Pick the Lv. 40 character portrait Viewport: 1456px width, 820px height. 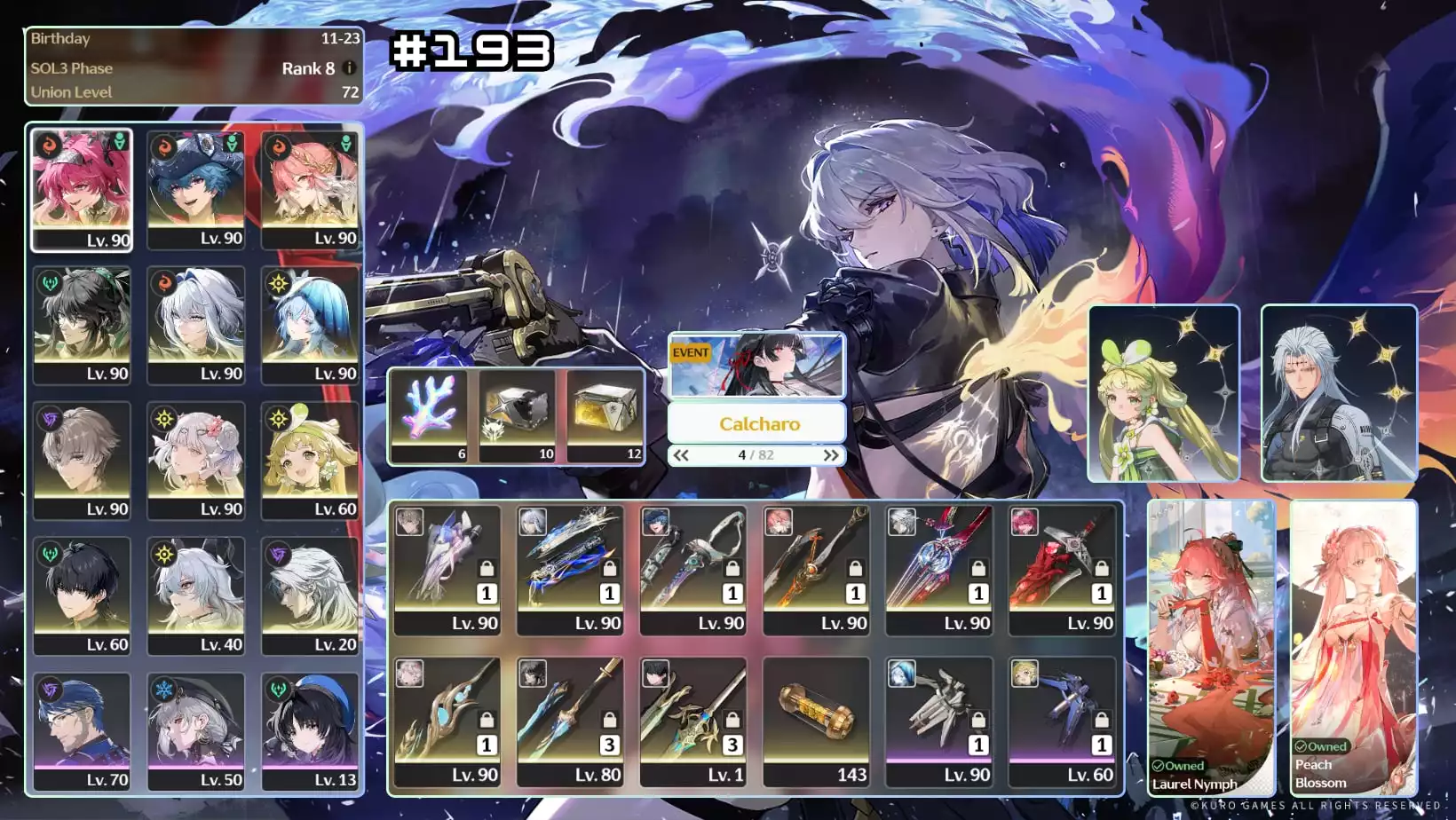[x=195, y=595]
